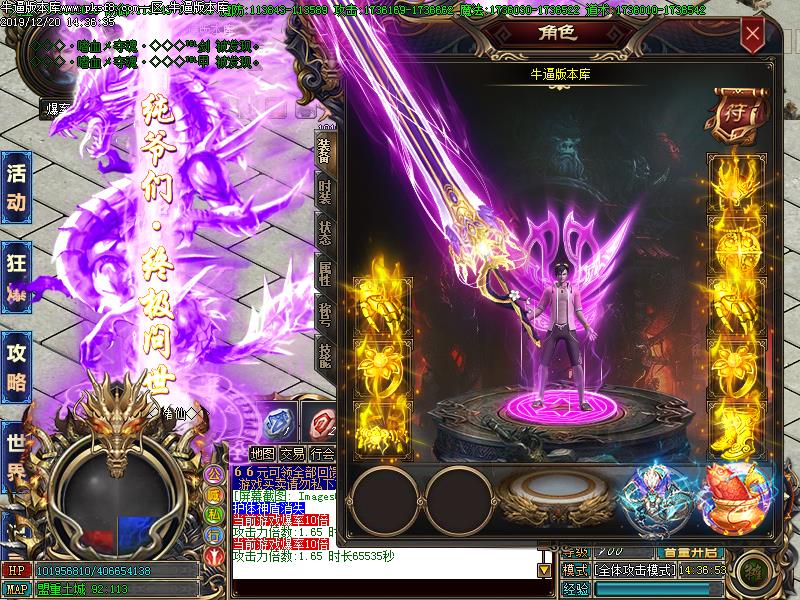Viewport: 800px width, 600px height.
Task: Close the 角色 character panel
Action: [753, 35]
